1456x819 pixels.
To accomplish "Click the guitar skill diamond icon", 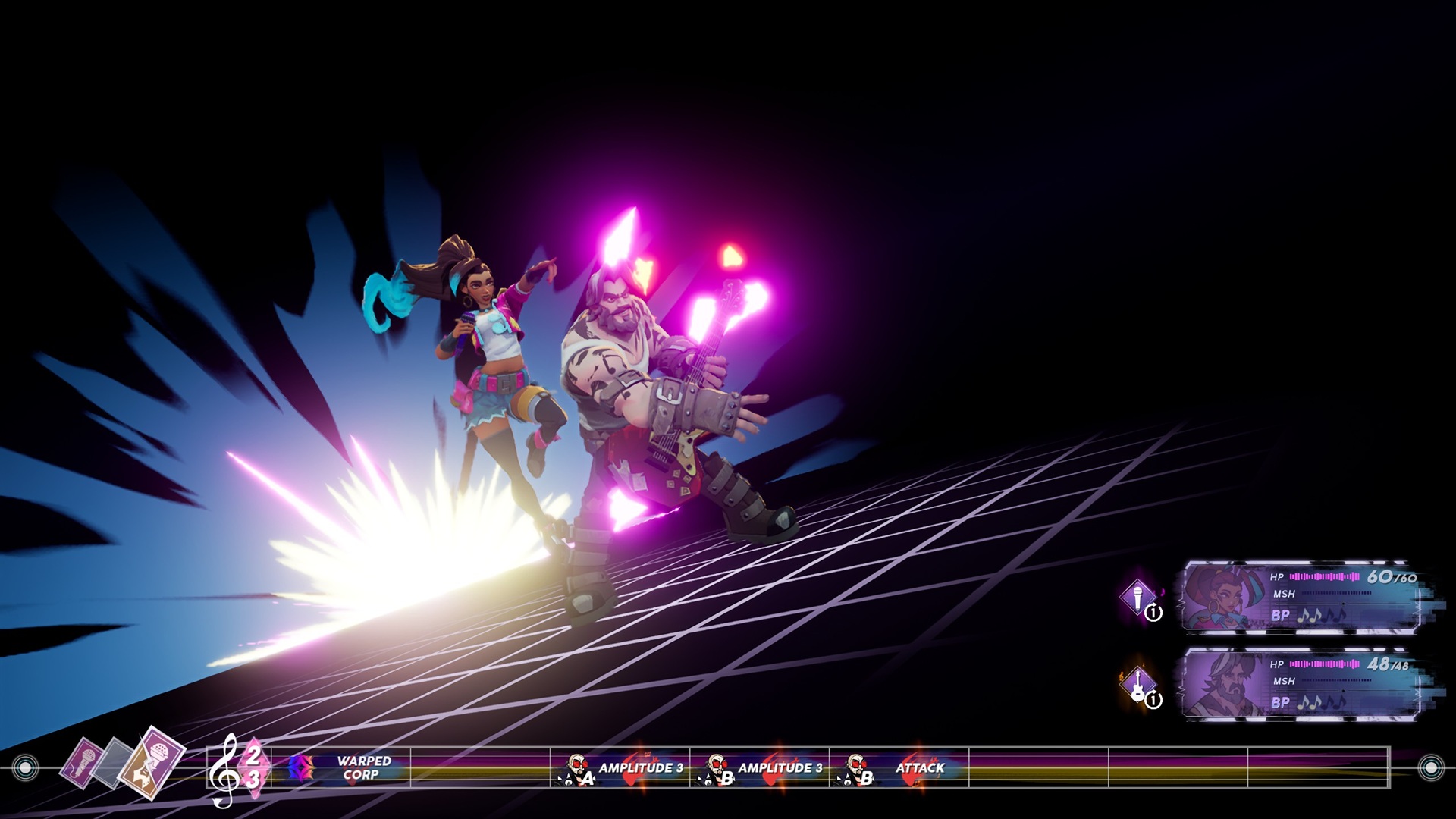I will [x=1137, y=683].
